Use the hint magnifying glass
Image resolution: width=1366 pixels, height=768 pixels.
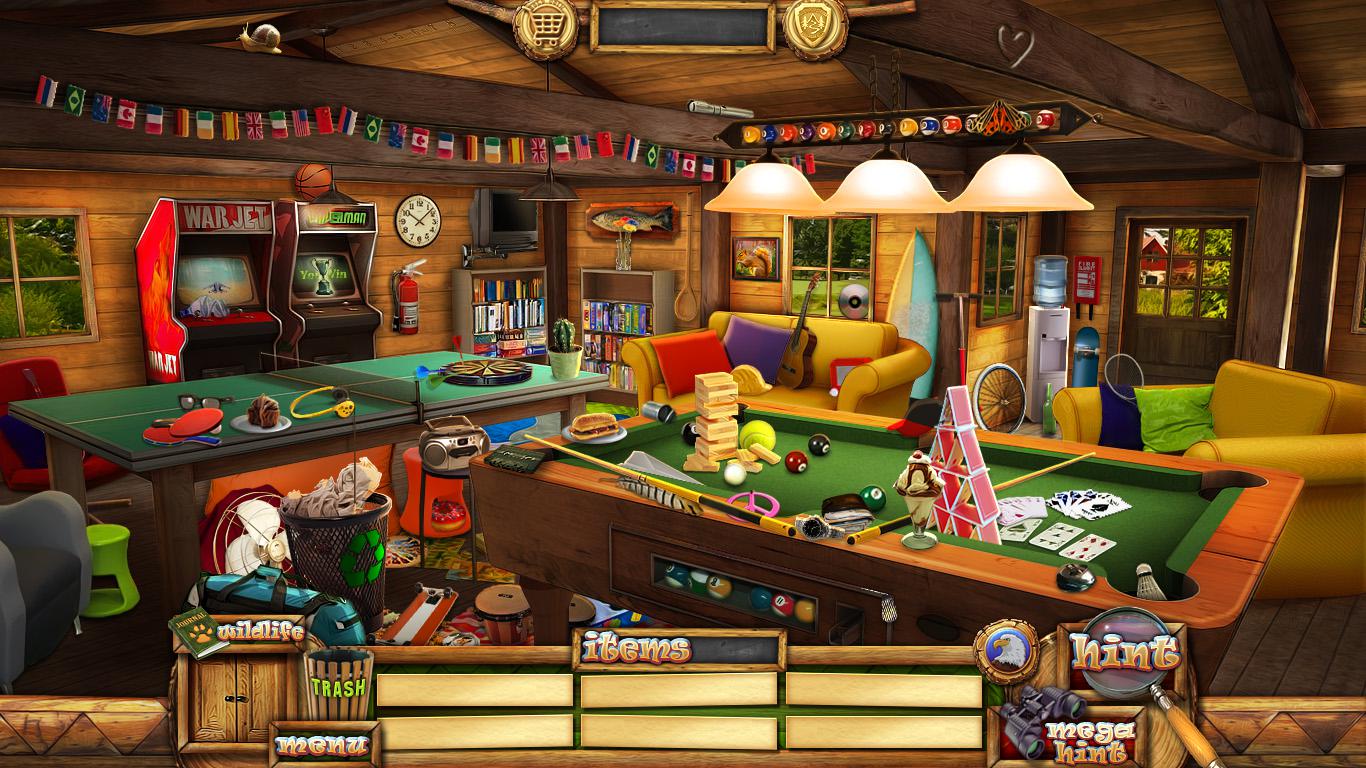pyautogui.click(x=1125, y=653)
